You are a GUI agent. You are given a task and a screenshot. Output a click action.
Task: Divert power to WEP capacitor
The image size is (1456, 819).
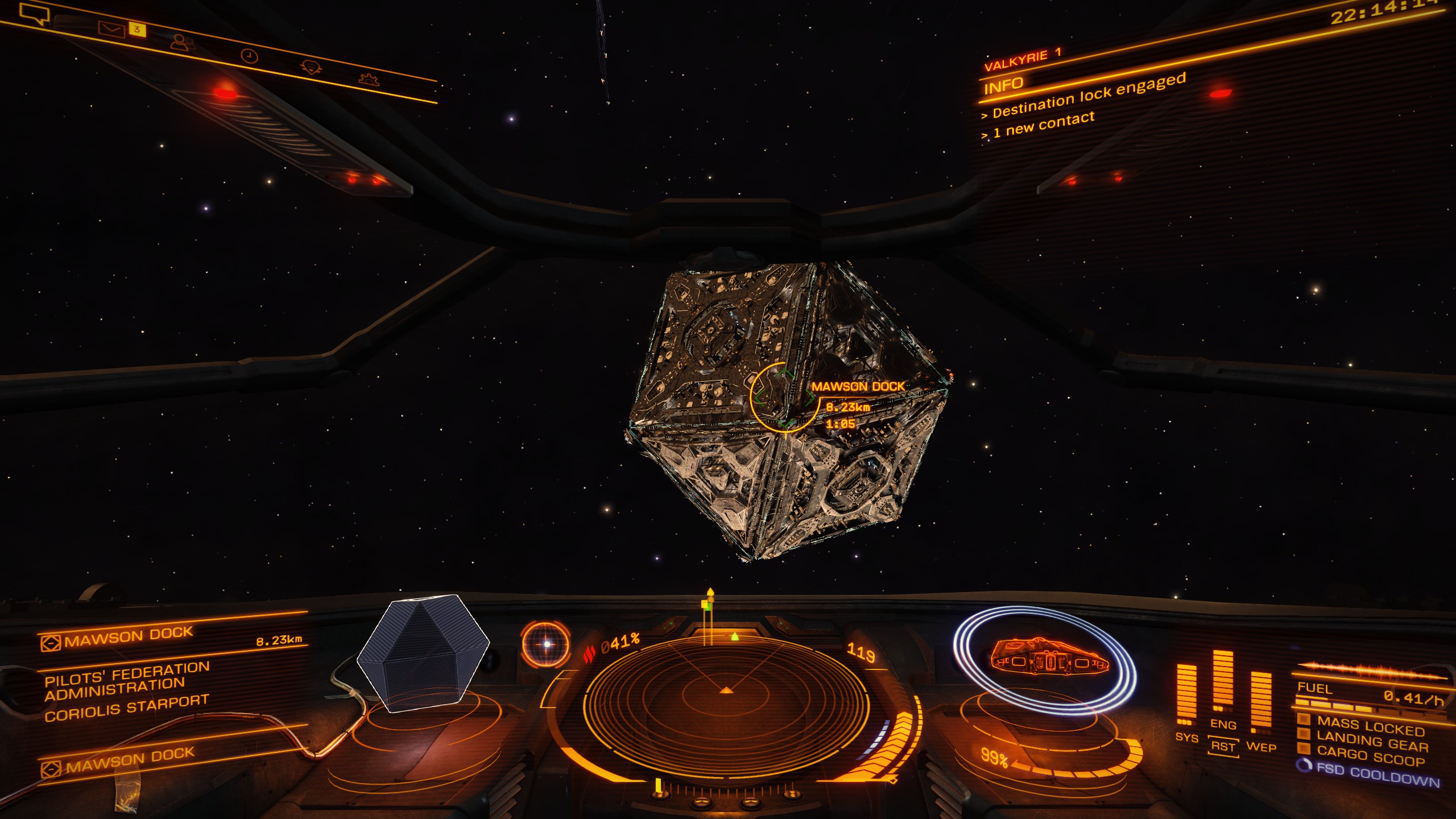coord(1261,747)
